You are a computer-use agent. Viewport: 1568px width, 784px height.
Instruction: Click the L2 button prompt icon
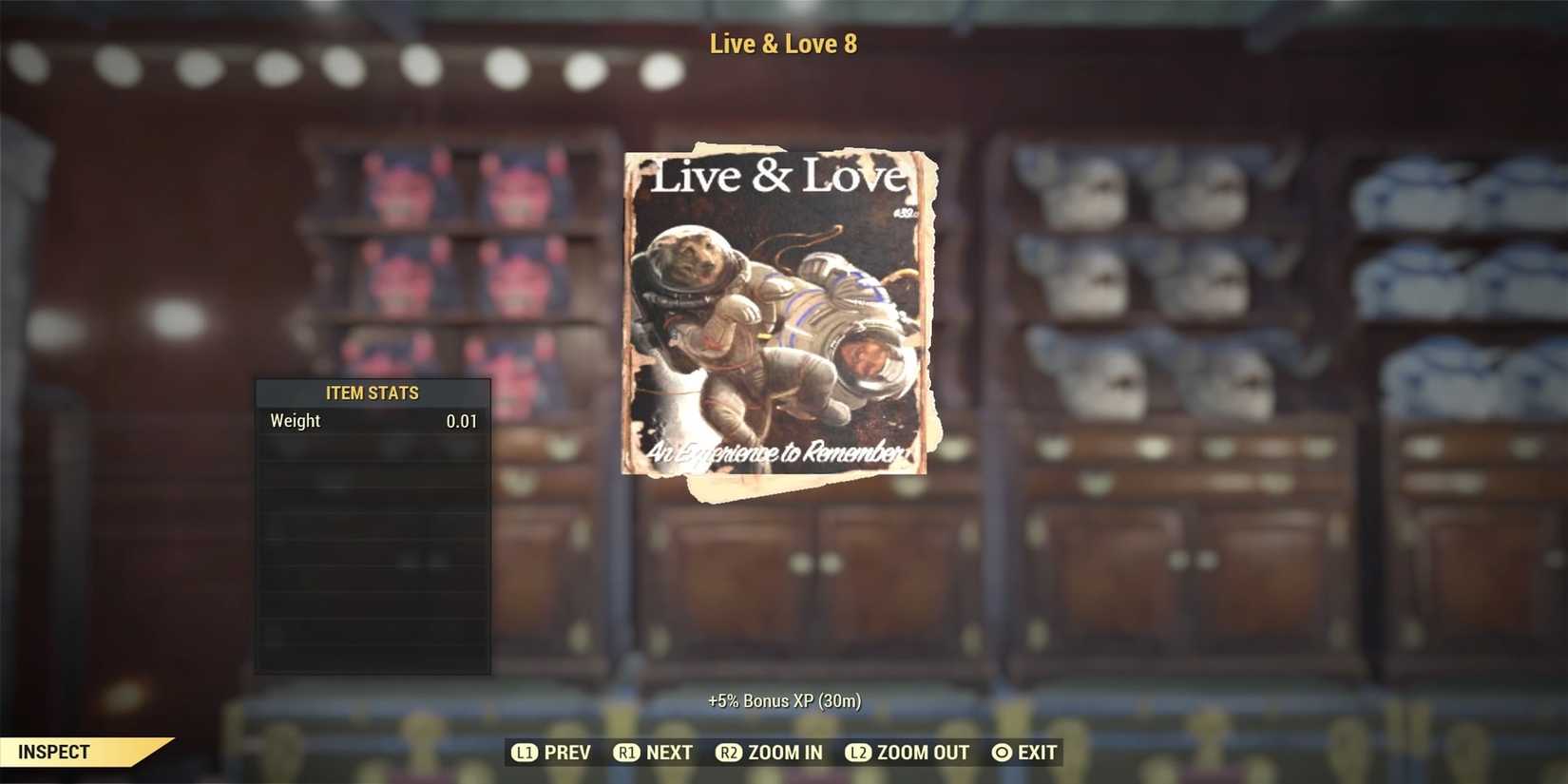[858, 752]
